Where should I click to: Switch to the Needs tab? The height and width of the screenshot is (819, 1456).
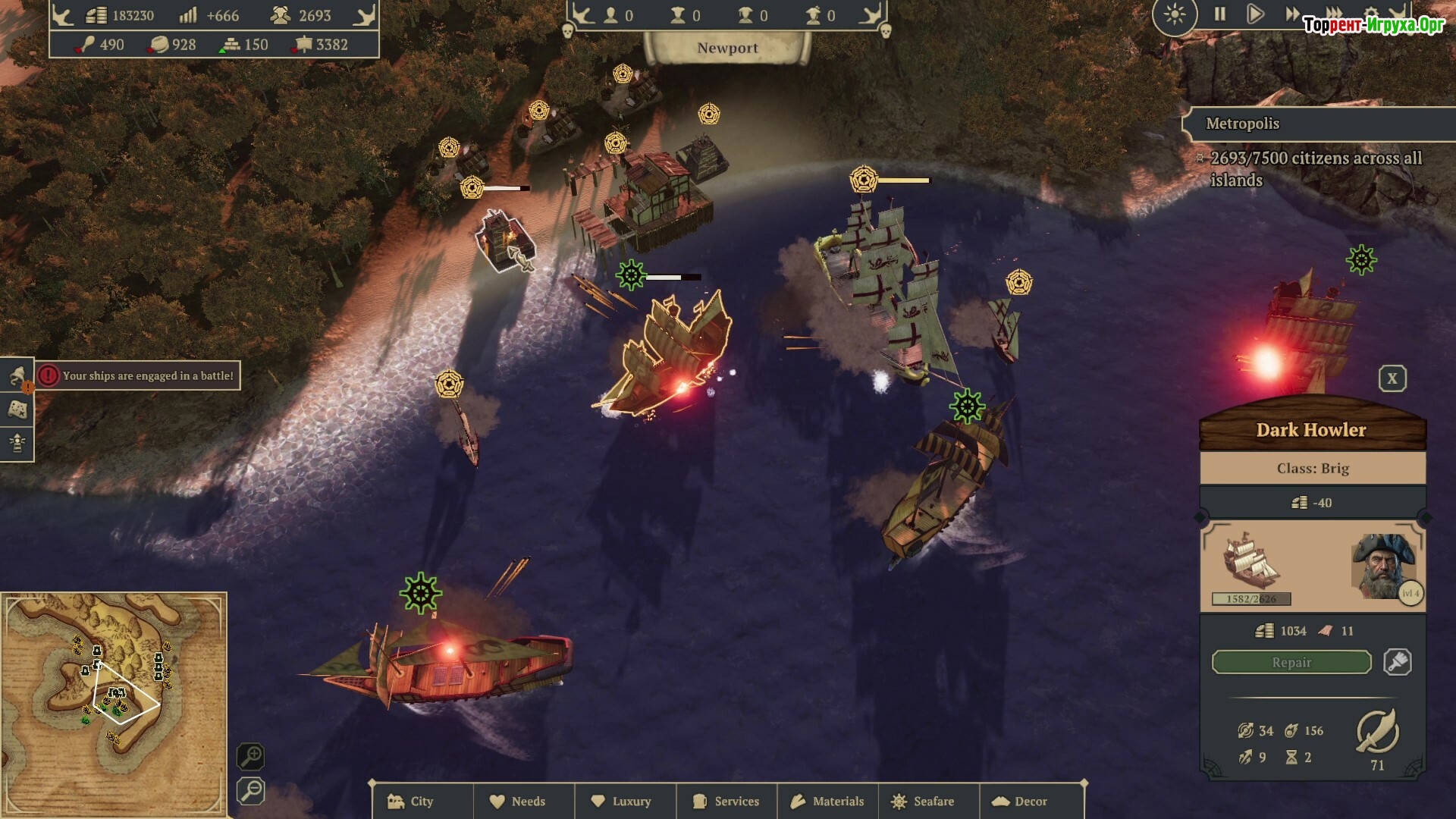(523, 801)
